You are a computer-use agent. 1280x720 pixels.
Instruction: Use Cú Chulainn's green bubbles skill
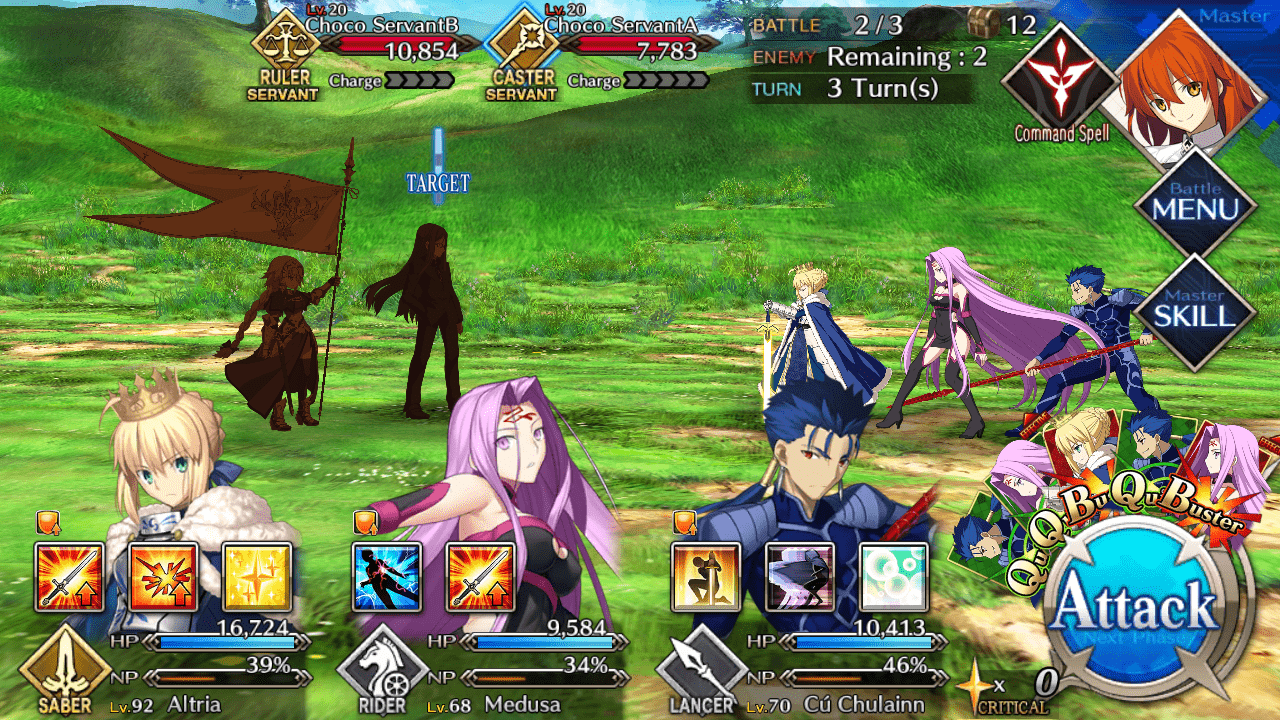coord(892,577)
